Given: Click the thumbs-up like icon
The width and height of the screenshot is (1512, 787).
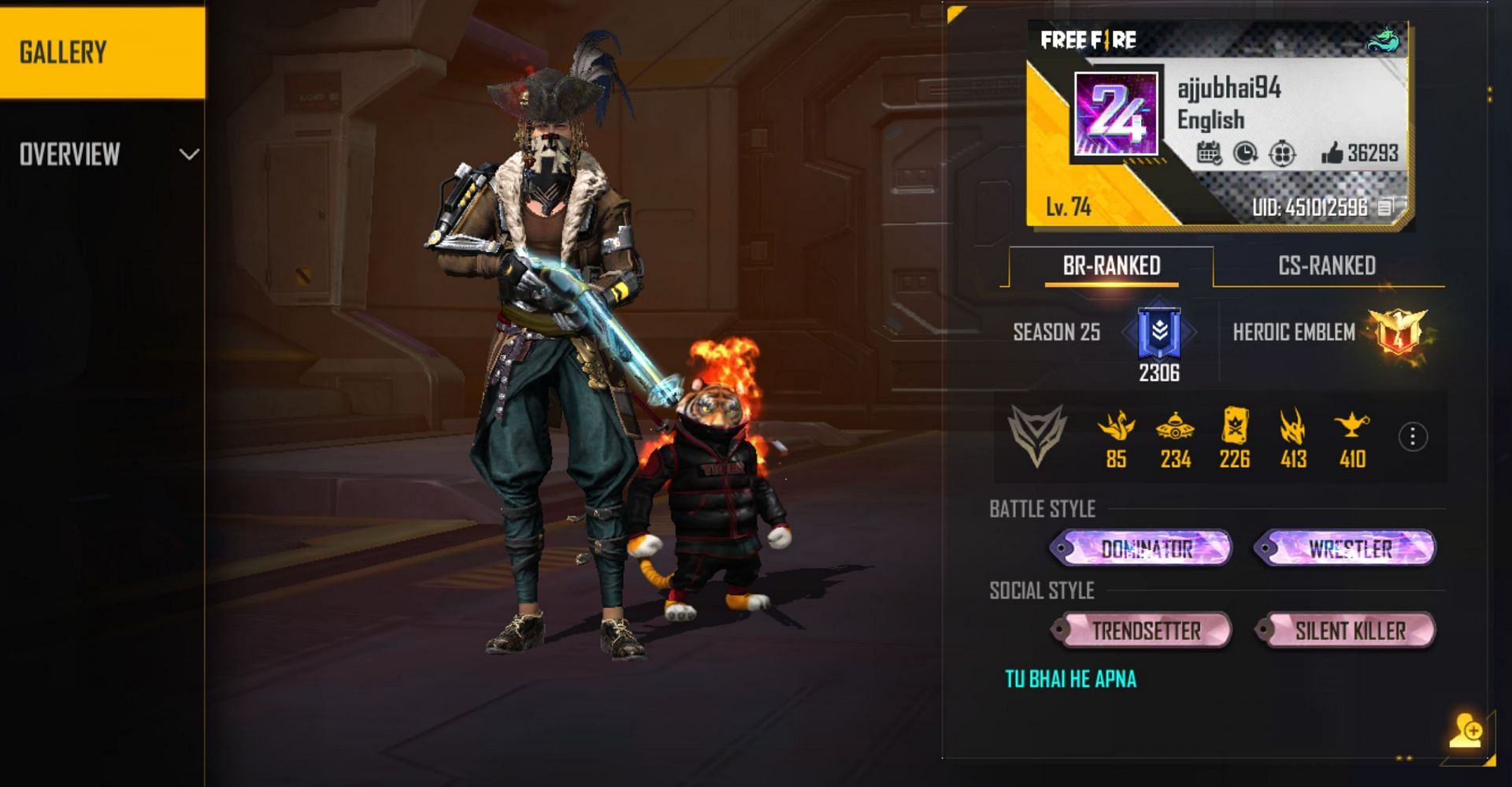Looking at the screenshot, I should click(1332, 153).
